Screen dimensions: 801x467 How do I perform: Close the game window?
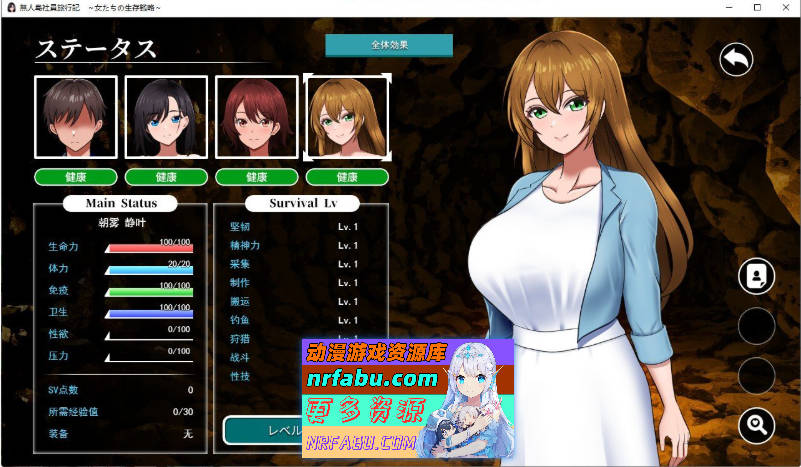783,8
